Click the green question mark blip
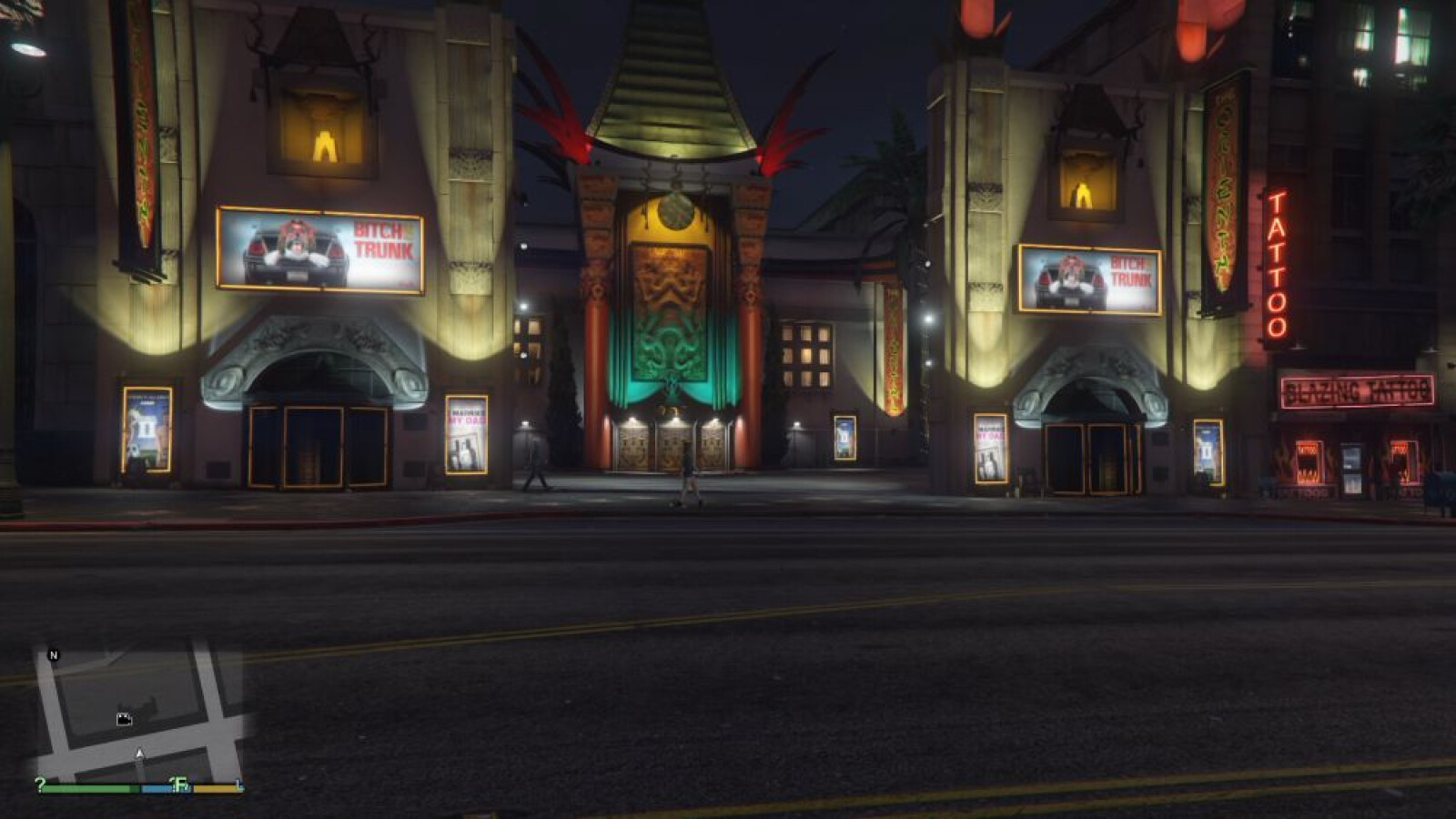The height and width of the screenshot is (819, 1456). coord(40,784)
